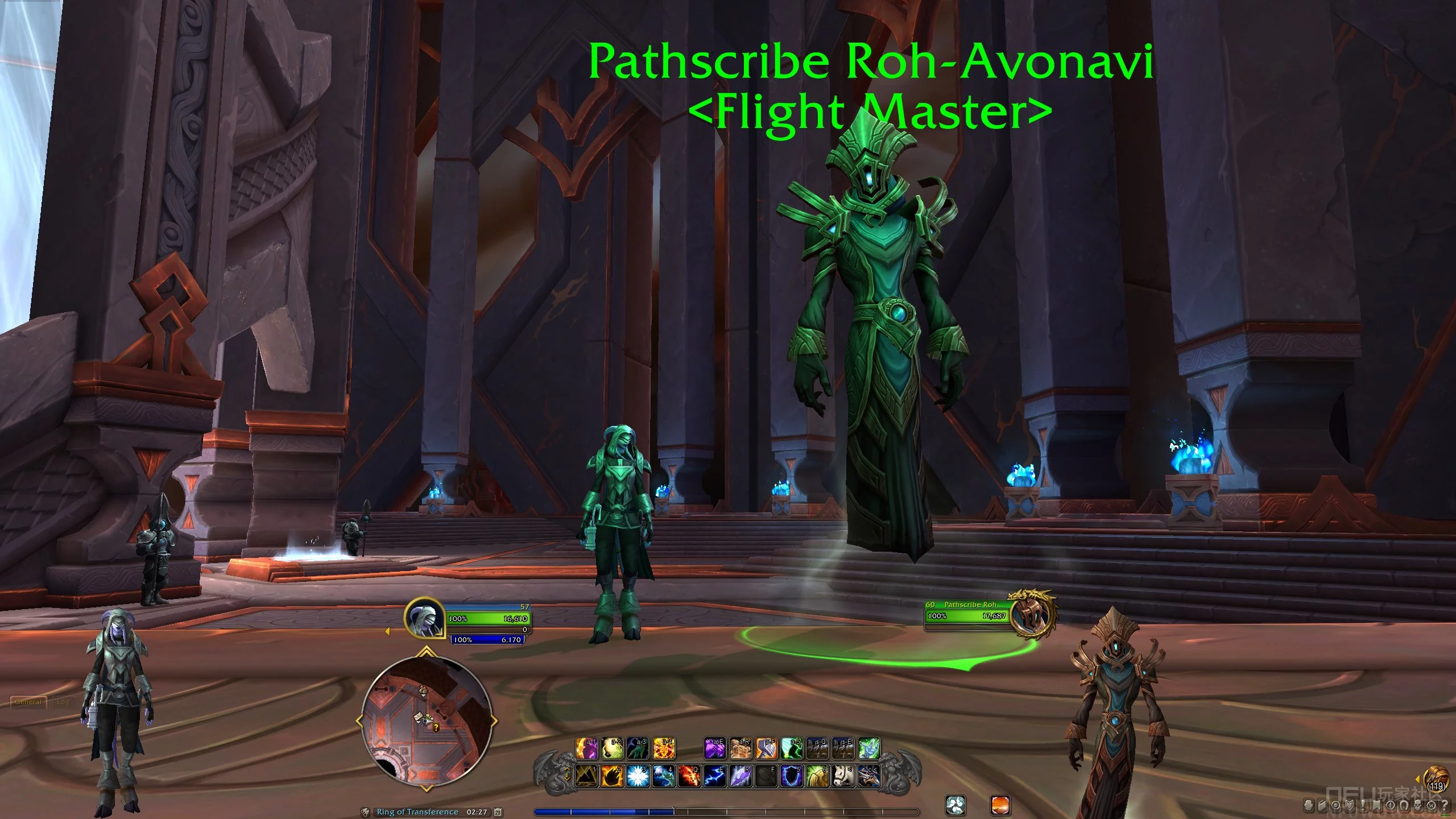Click the white swirl pinwheel icon
This screenshot has height=819, width=1456.
coord(955,805)
